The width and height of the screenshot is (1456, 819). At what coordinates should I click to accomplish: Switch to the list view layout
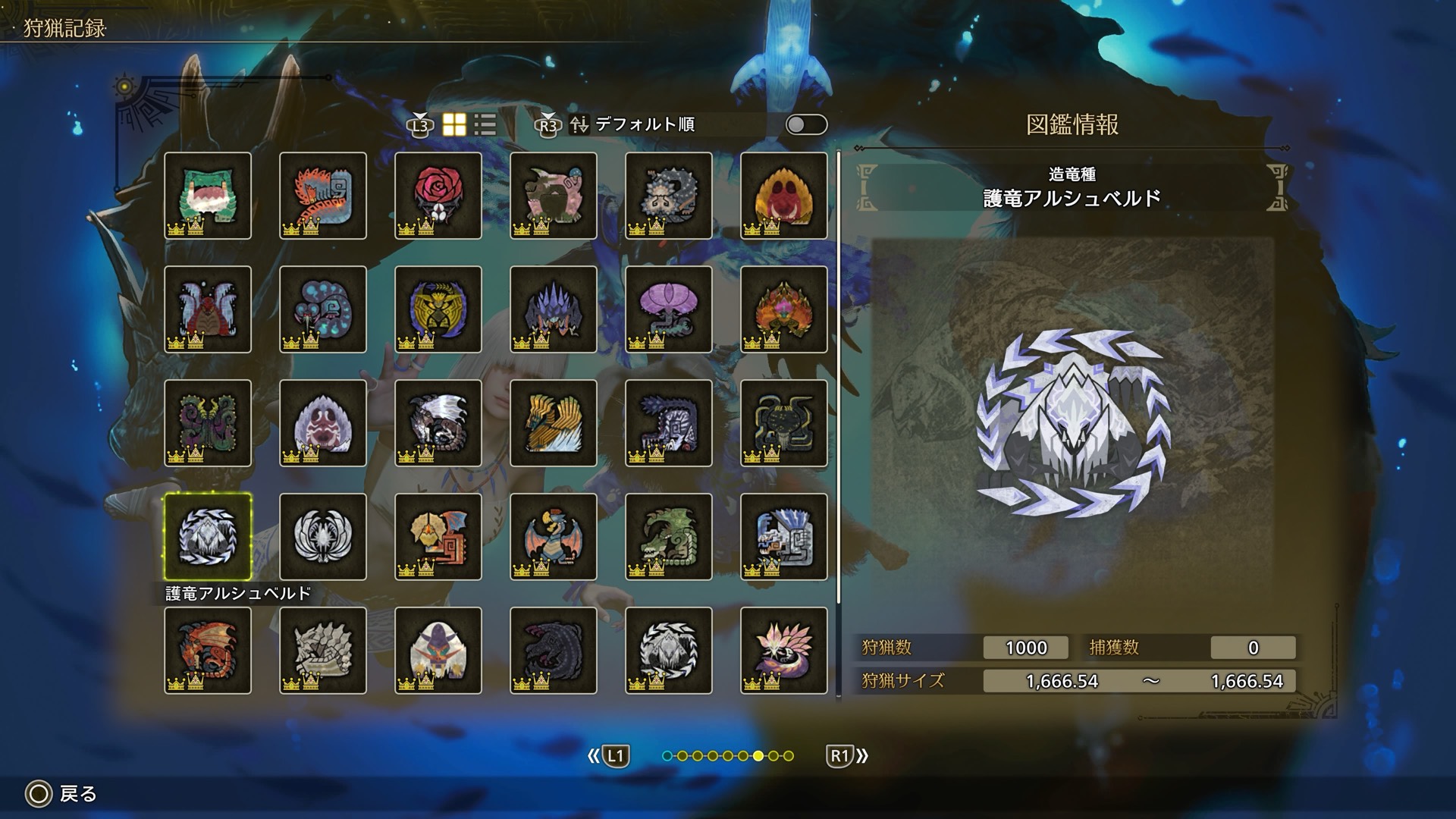coord(485,125)
